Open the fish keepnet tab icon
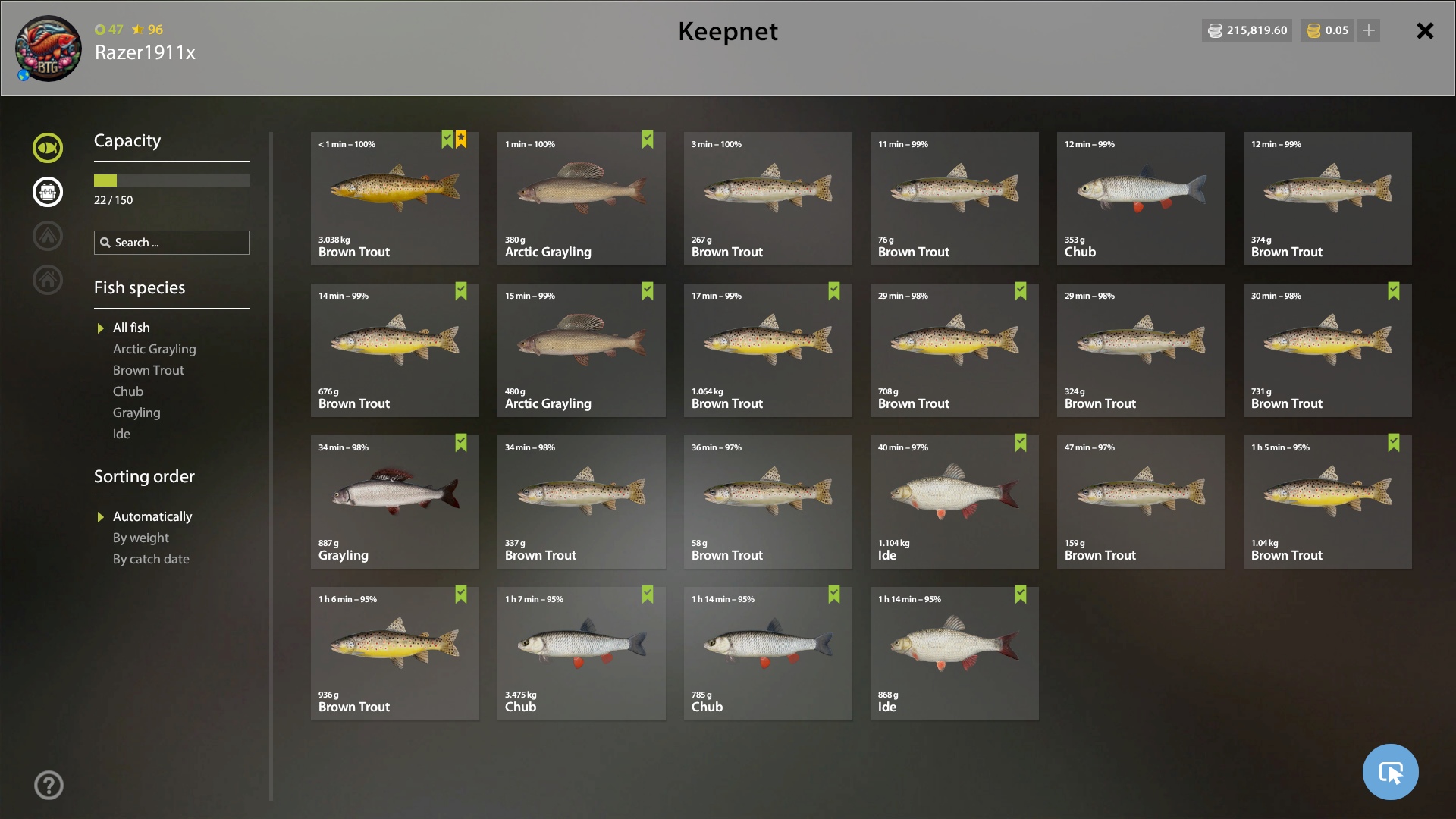This screenshot has height=819, width=1456. coord(48,148)
